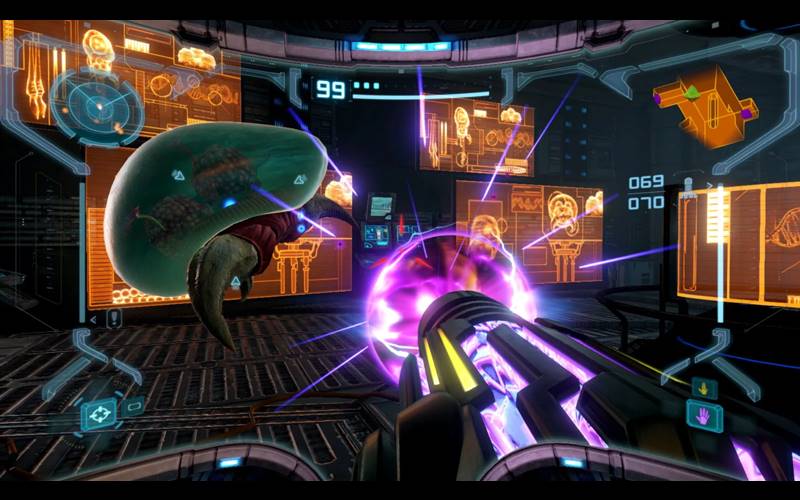Switch to the Scan Visor icon
This screenshot has width=800, height=500.
(132, 404)
